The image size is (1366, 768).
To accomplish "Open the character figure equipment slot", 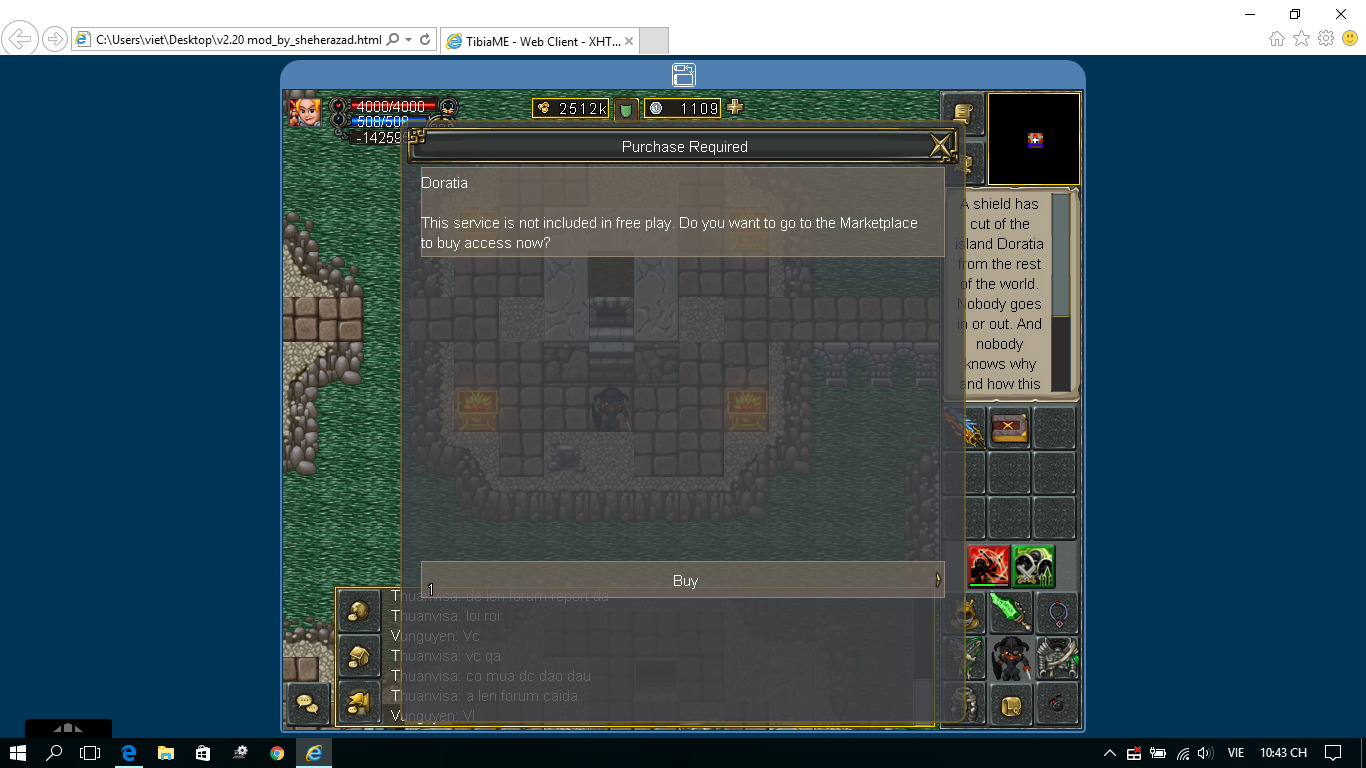I will pos(1010,659).
